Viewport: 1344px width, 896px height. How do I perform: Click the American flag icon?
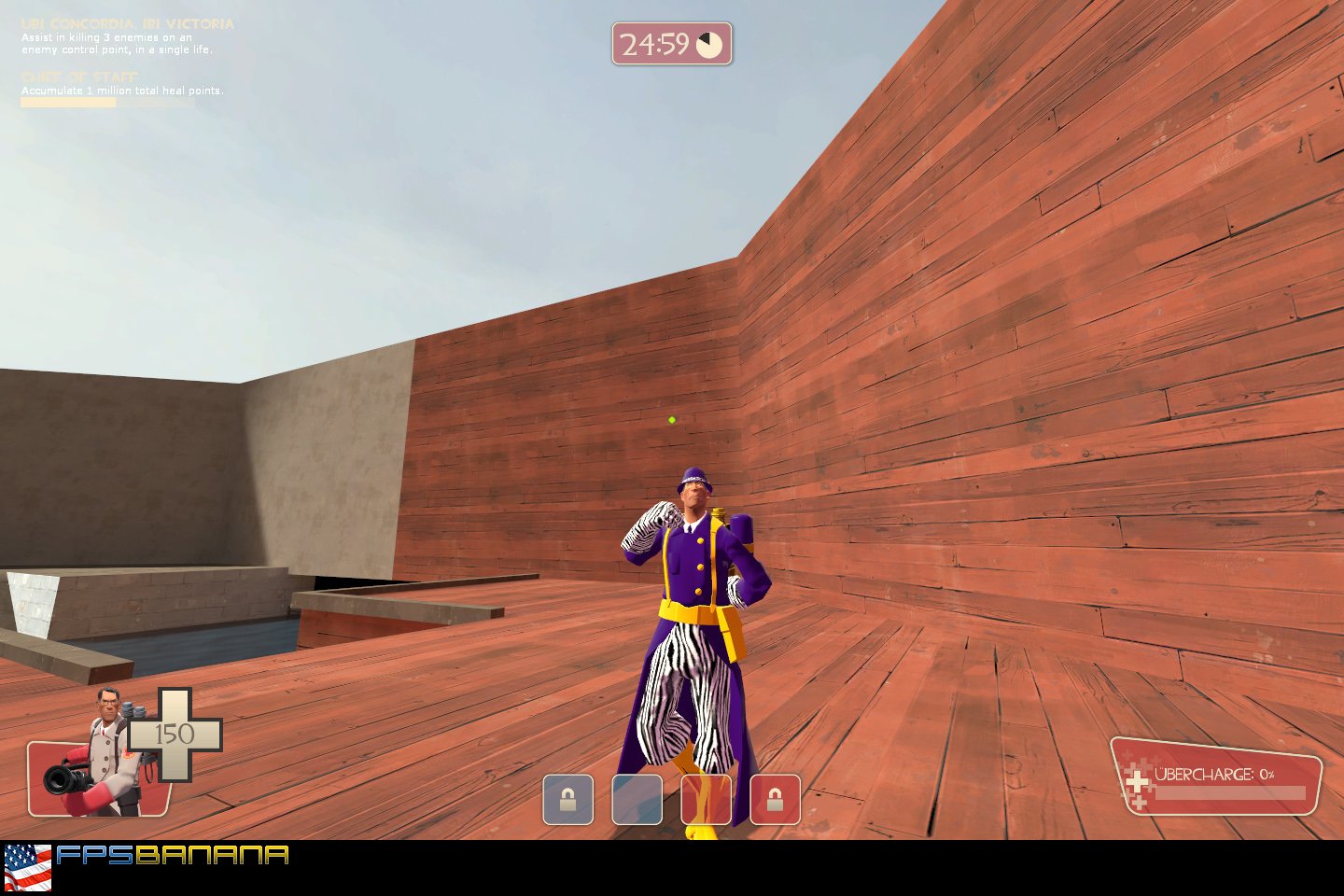coord(29,860)
